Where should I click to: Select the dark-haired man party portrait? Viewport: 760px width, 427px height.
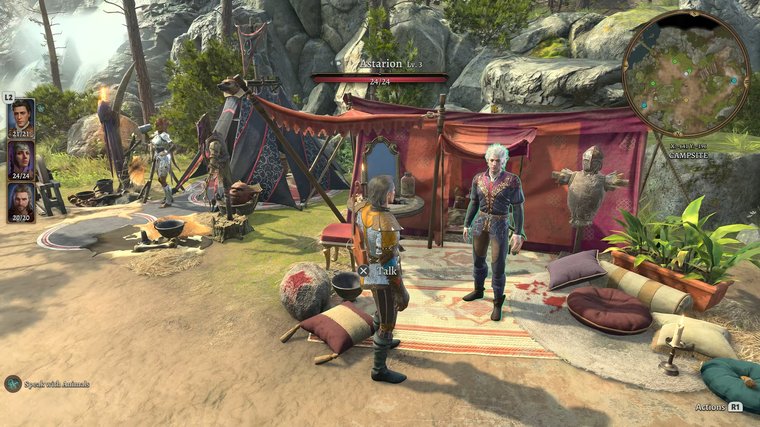[21, 116]
